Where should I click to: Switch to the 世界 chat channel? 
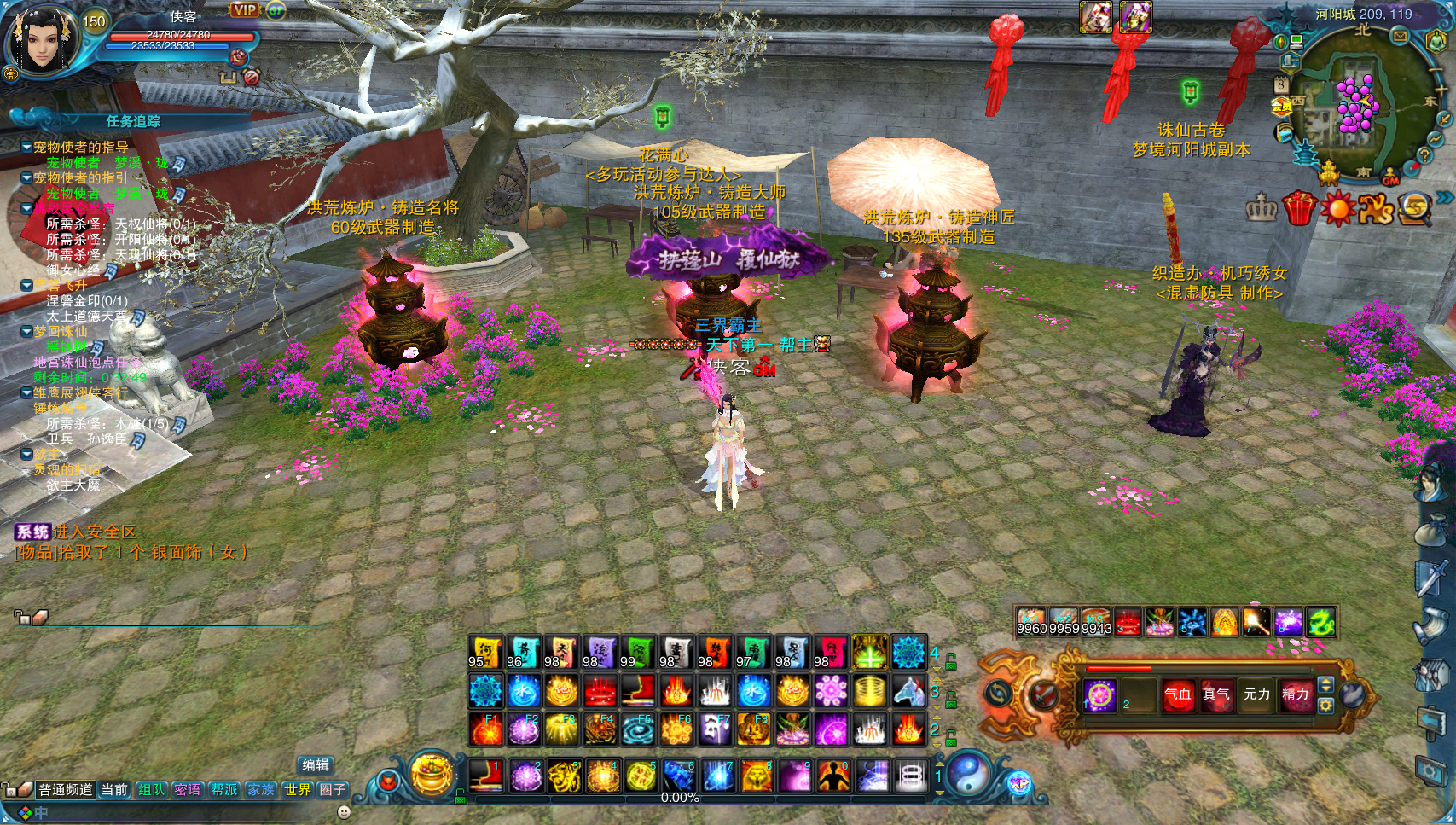pyautogui.click(x=297, y=790)
